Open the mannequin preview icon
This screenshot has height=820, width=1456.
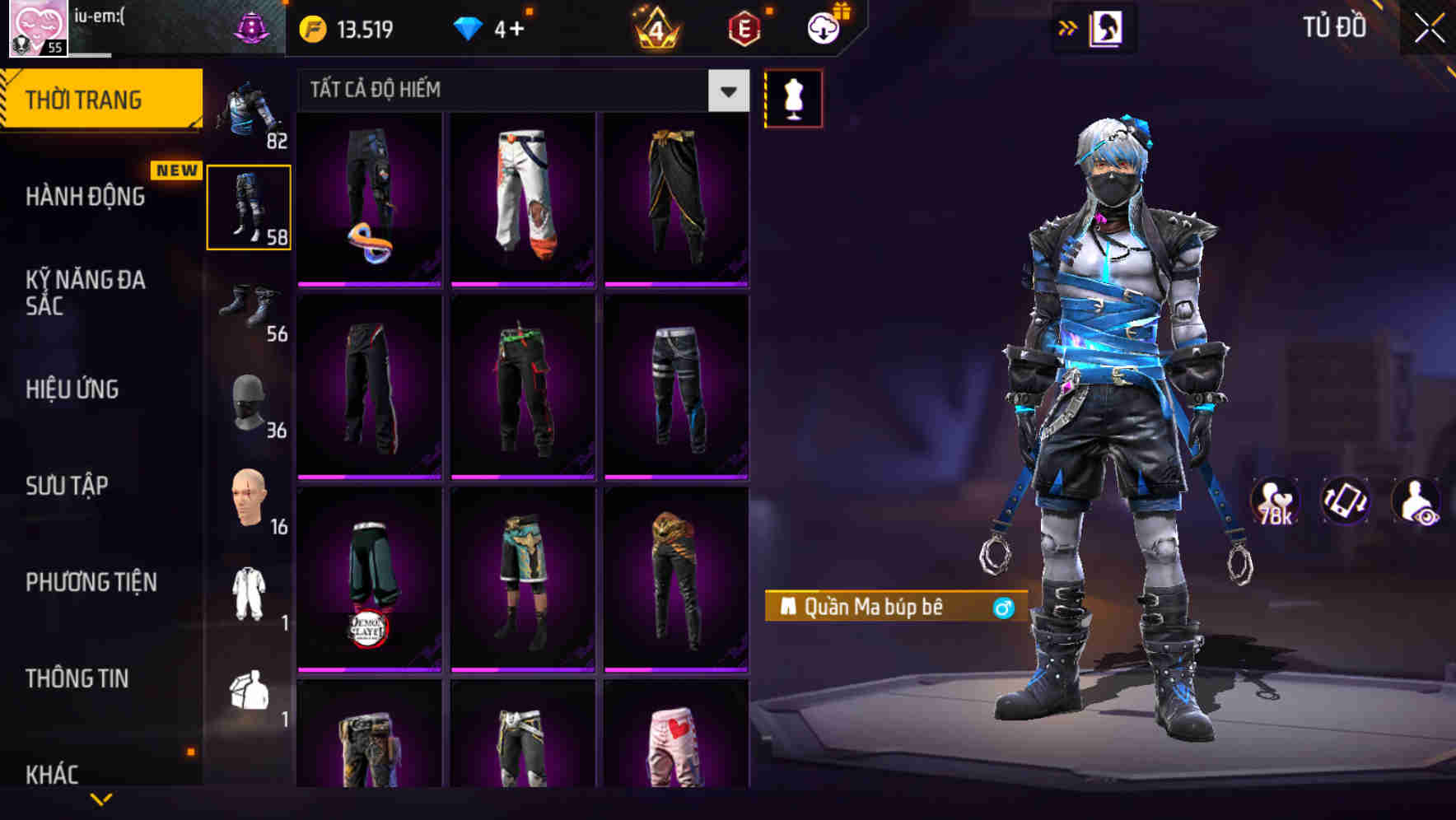point(793,97)
